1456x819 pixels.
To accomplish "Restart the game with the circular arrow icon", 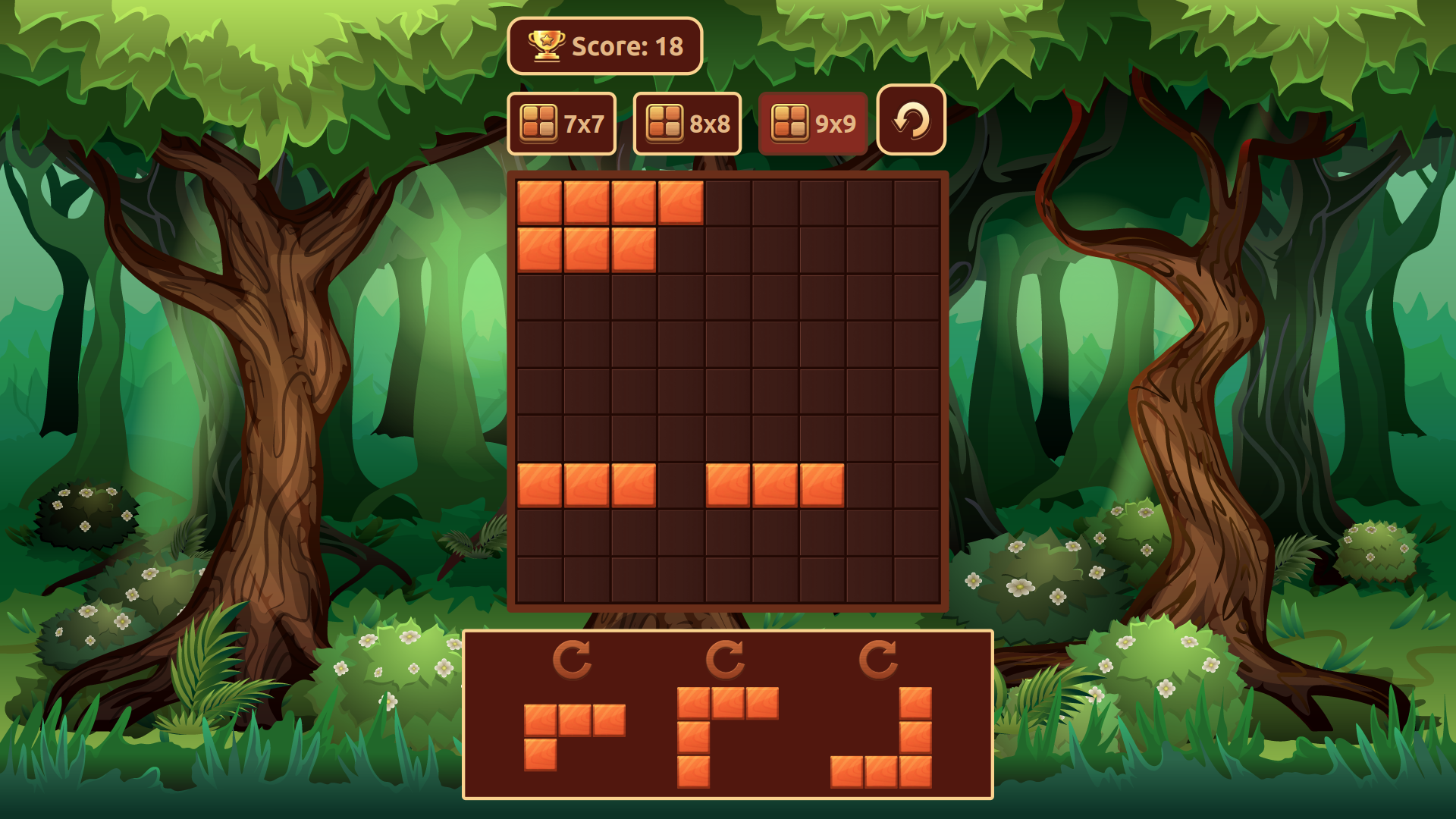I will (x=910, y=121).
